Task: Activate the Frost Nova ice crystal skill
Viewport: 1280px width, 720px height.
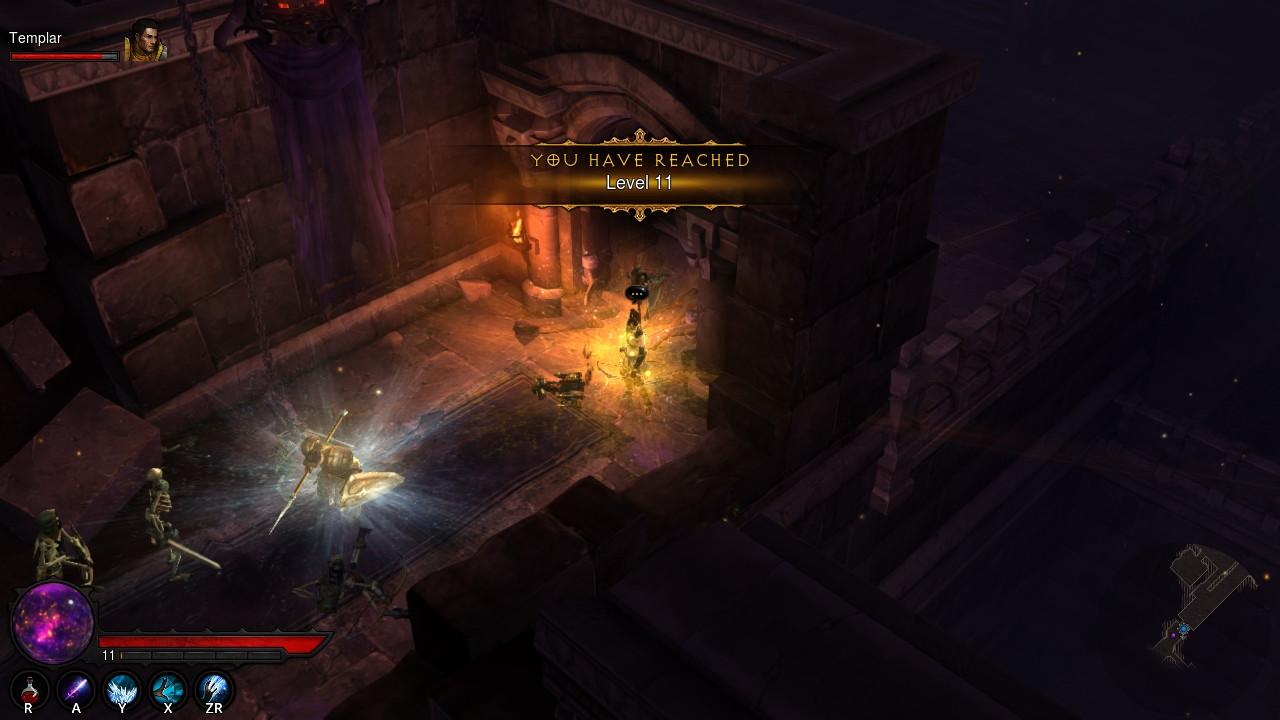Action: click(122, 689)
